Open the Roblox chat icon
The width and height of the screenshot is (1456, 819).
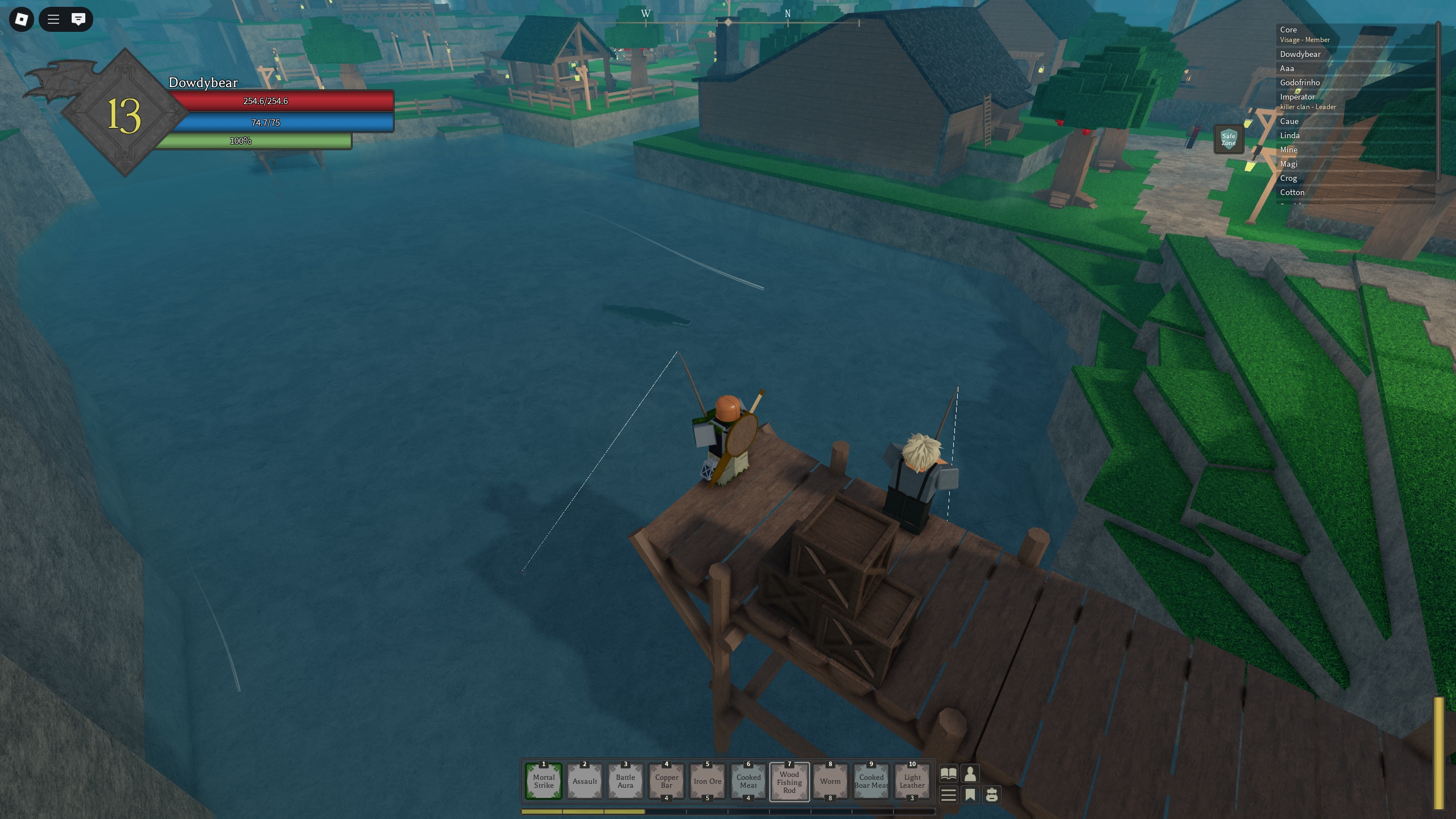[78, 19]
